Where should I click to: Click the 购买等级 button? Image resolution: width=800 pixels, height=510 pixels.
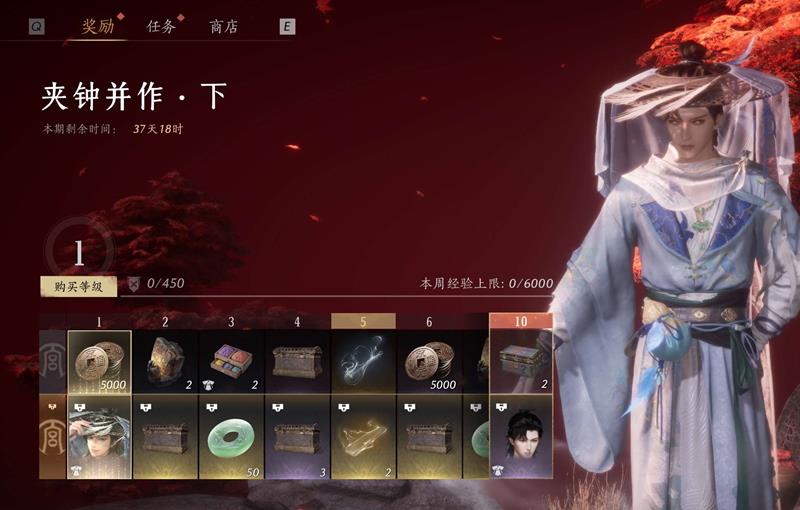(78, 286)
